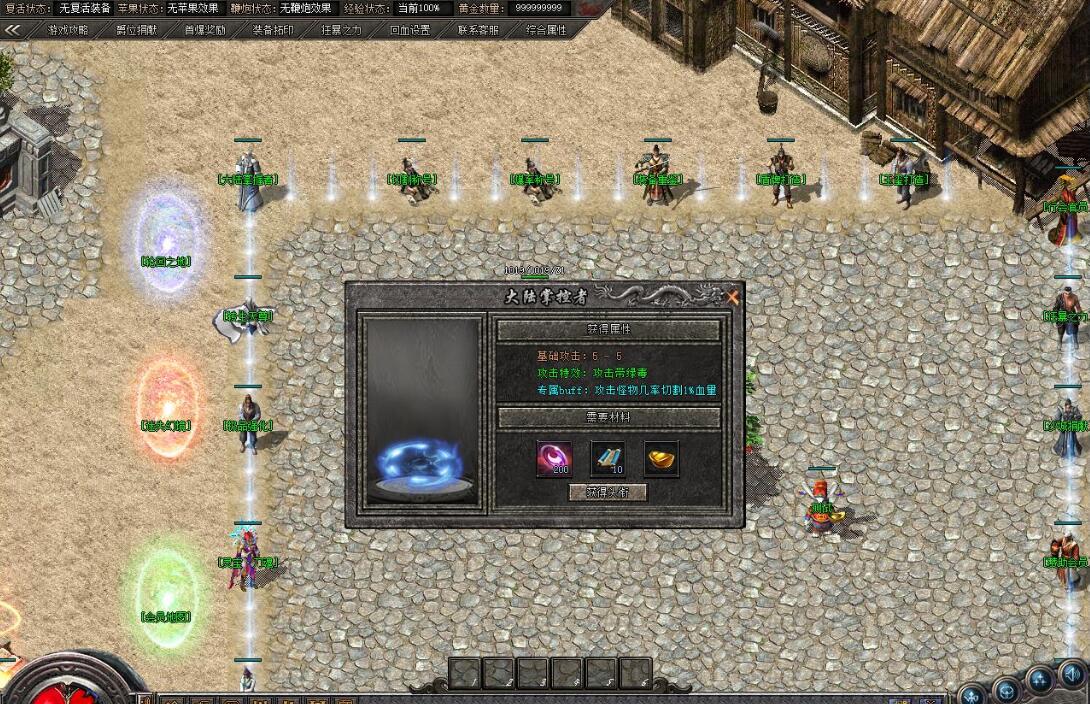Open the 综合属性 menu

click(546, 30)
